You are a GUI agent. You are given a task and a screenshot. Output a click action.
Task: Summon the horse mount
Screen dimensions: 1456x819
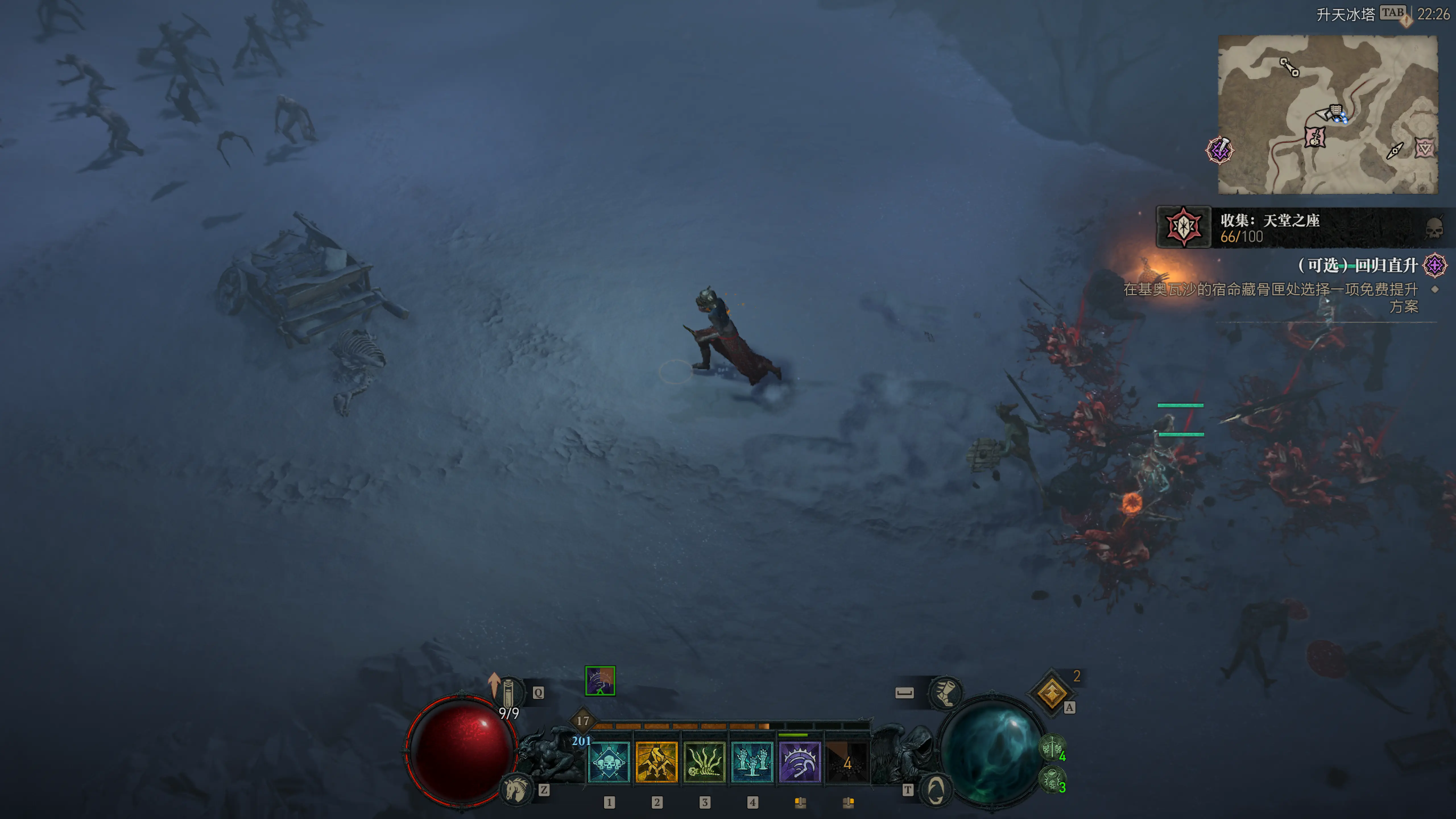(x=516, y=789)
